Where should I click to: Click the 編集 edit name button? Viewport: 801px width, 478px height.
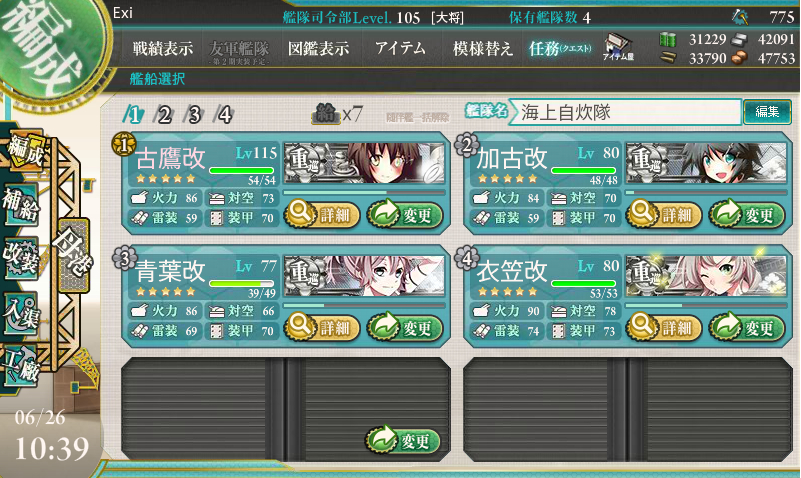767,112
